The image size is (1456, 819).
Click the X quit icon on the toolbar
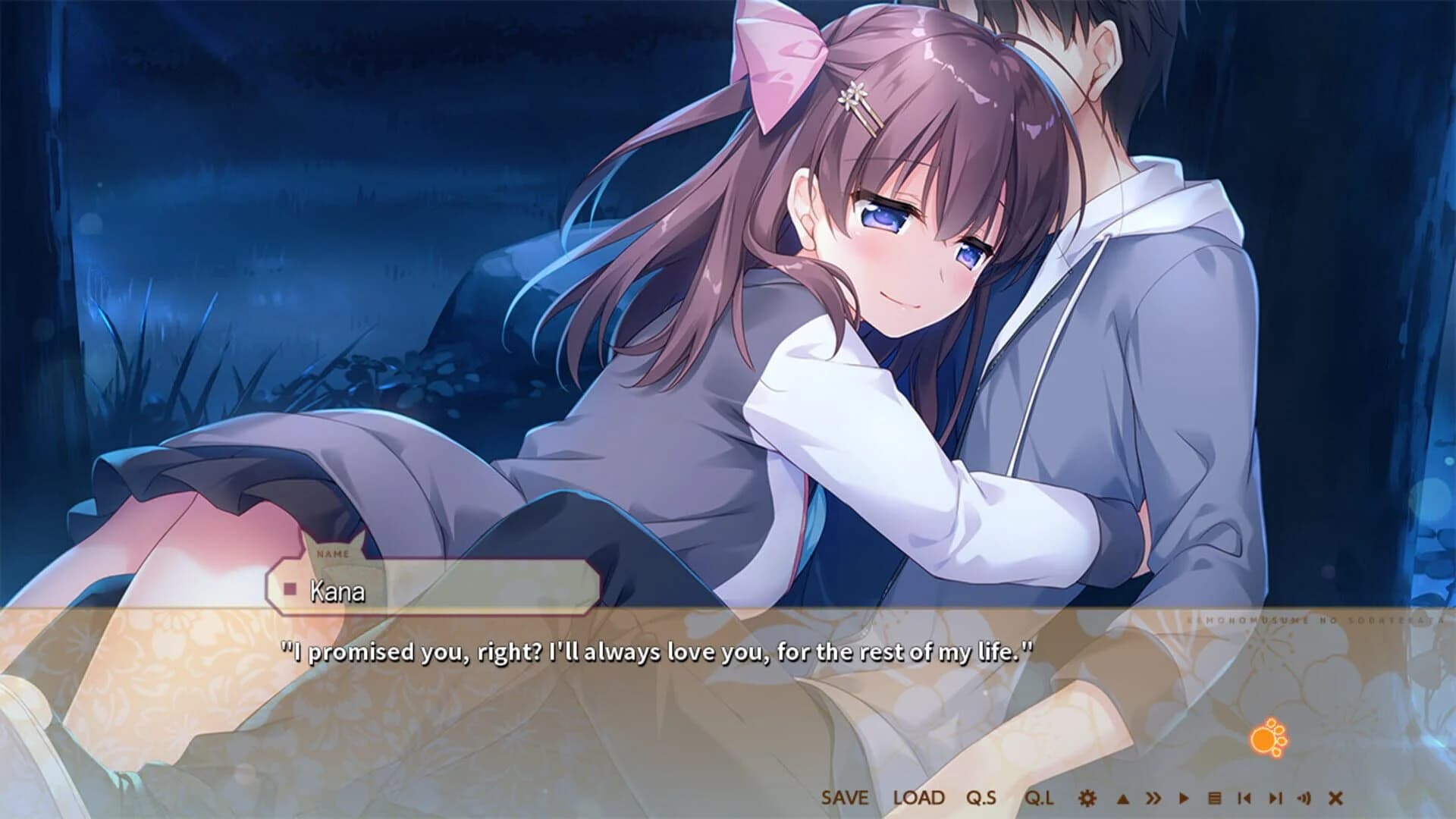(x=1335, y=799)
